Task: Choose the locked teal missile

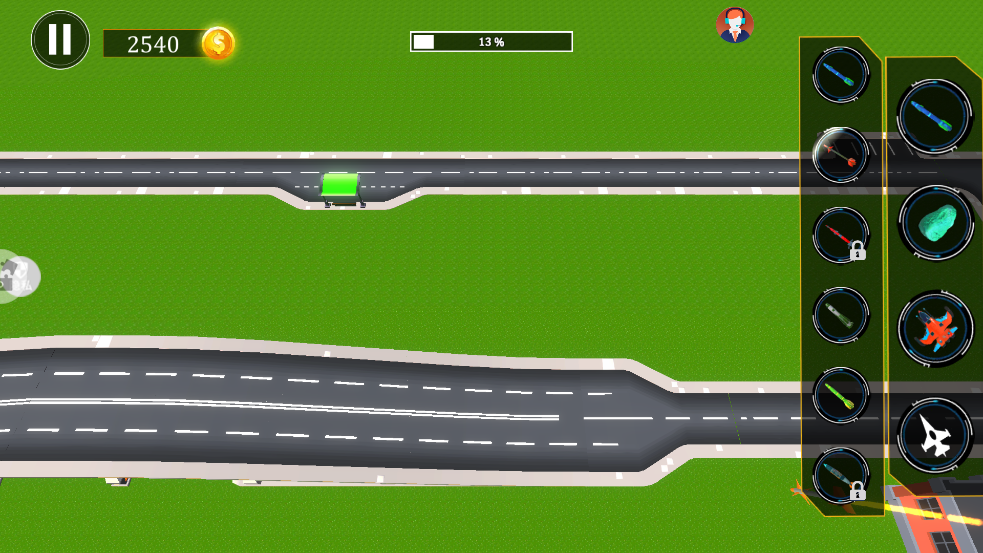Action: coord(840,475)
